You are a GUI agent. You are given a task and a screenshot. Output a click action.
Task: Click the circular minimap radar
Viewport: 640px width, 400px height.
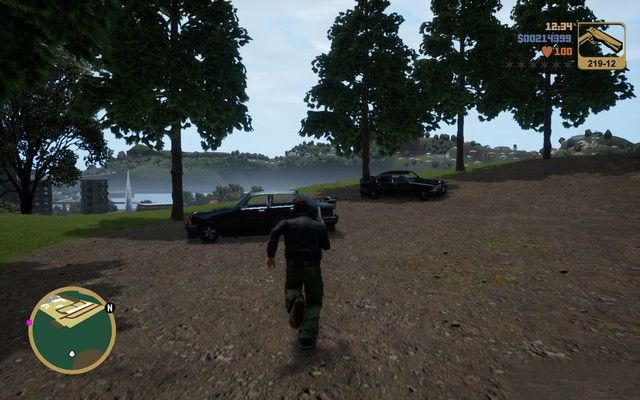click(x=71, y=330)
